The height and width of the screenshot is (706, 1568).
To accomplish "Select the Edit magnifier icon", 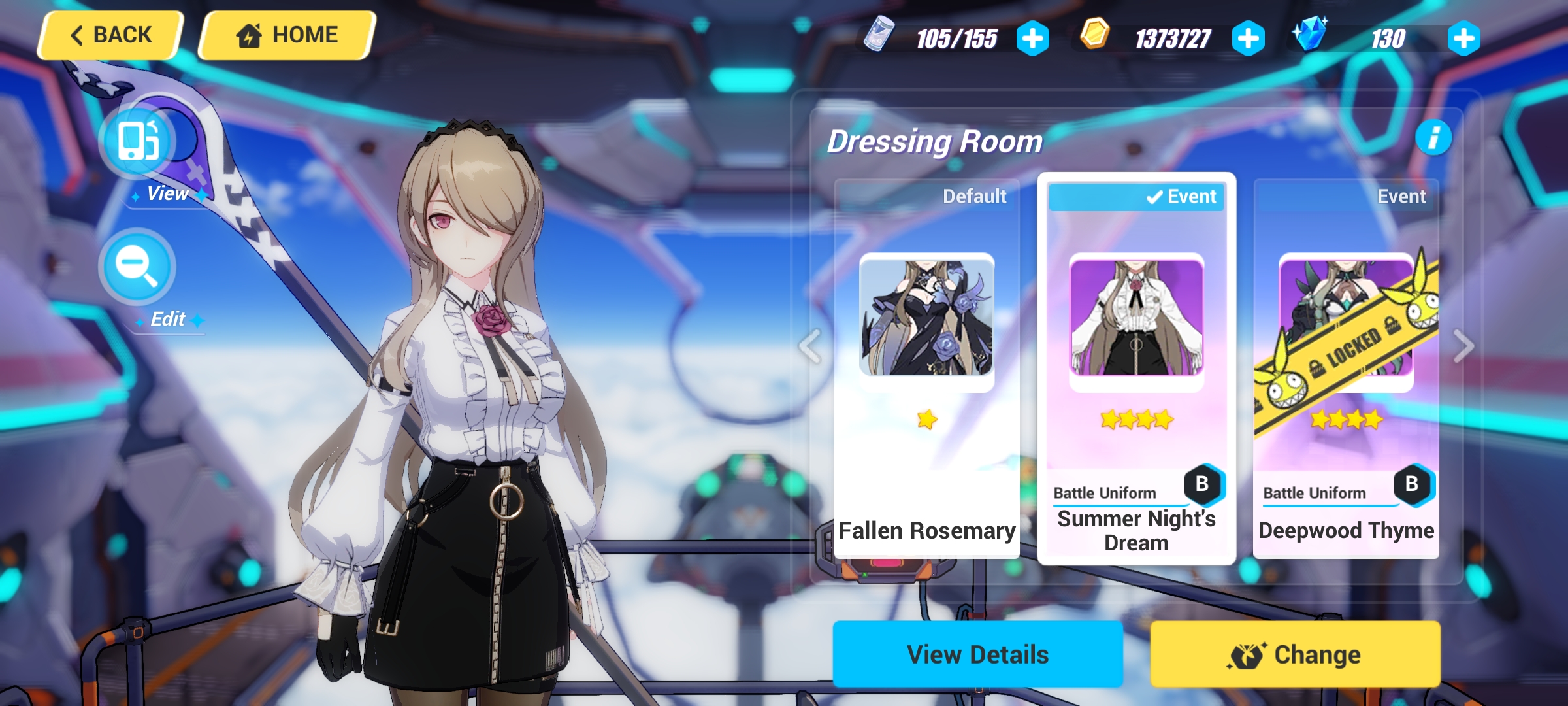I will point(137,265).
